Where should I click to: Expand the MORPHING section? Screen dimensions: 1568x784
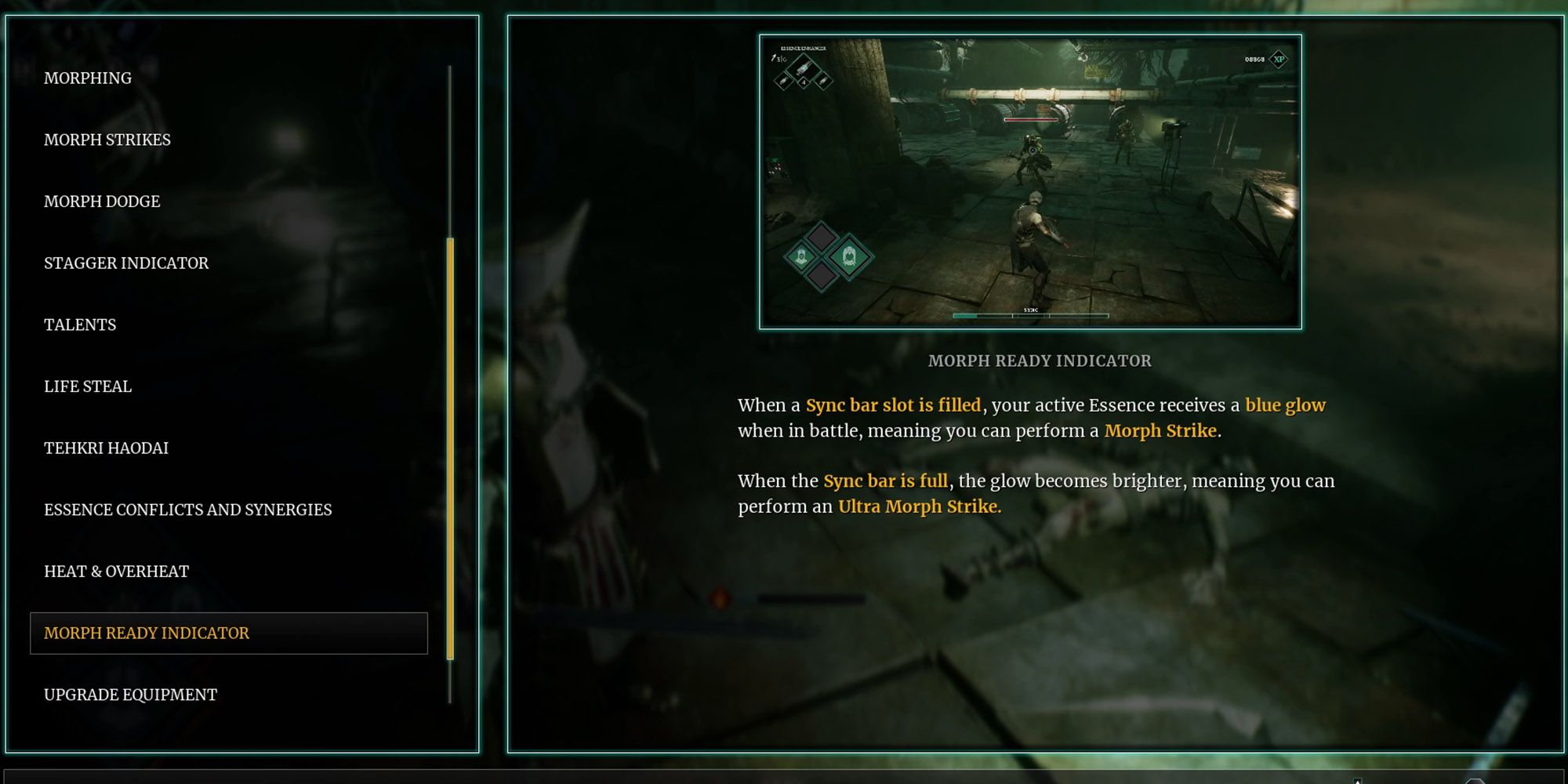pyautogui.click(x=87, y=78)
